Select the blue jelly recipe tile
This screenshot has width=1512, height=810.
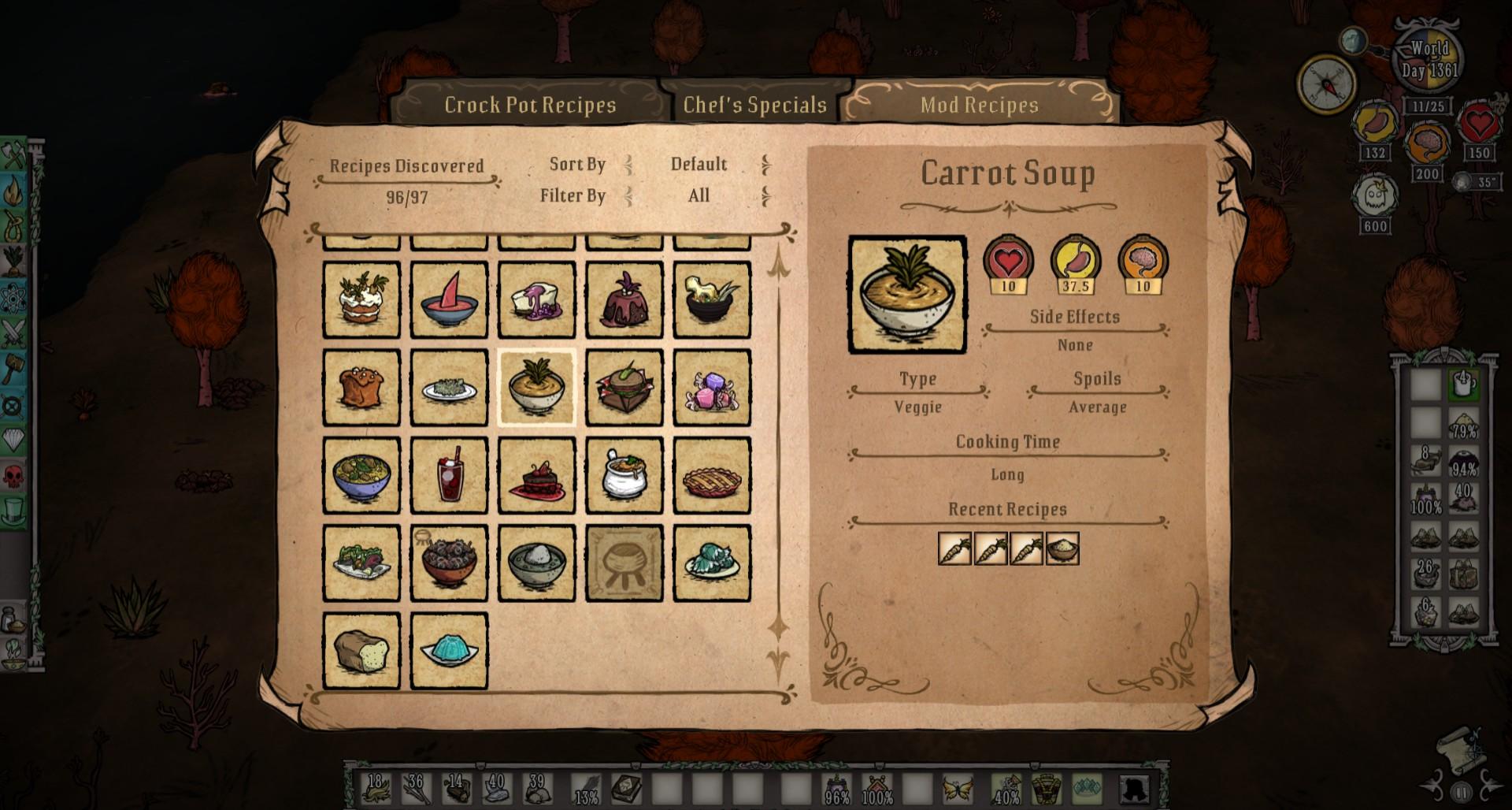(x=449, y=651)
